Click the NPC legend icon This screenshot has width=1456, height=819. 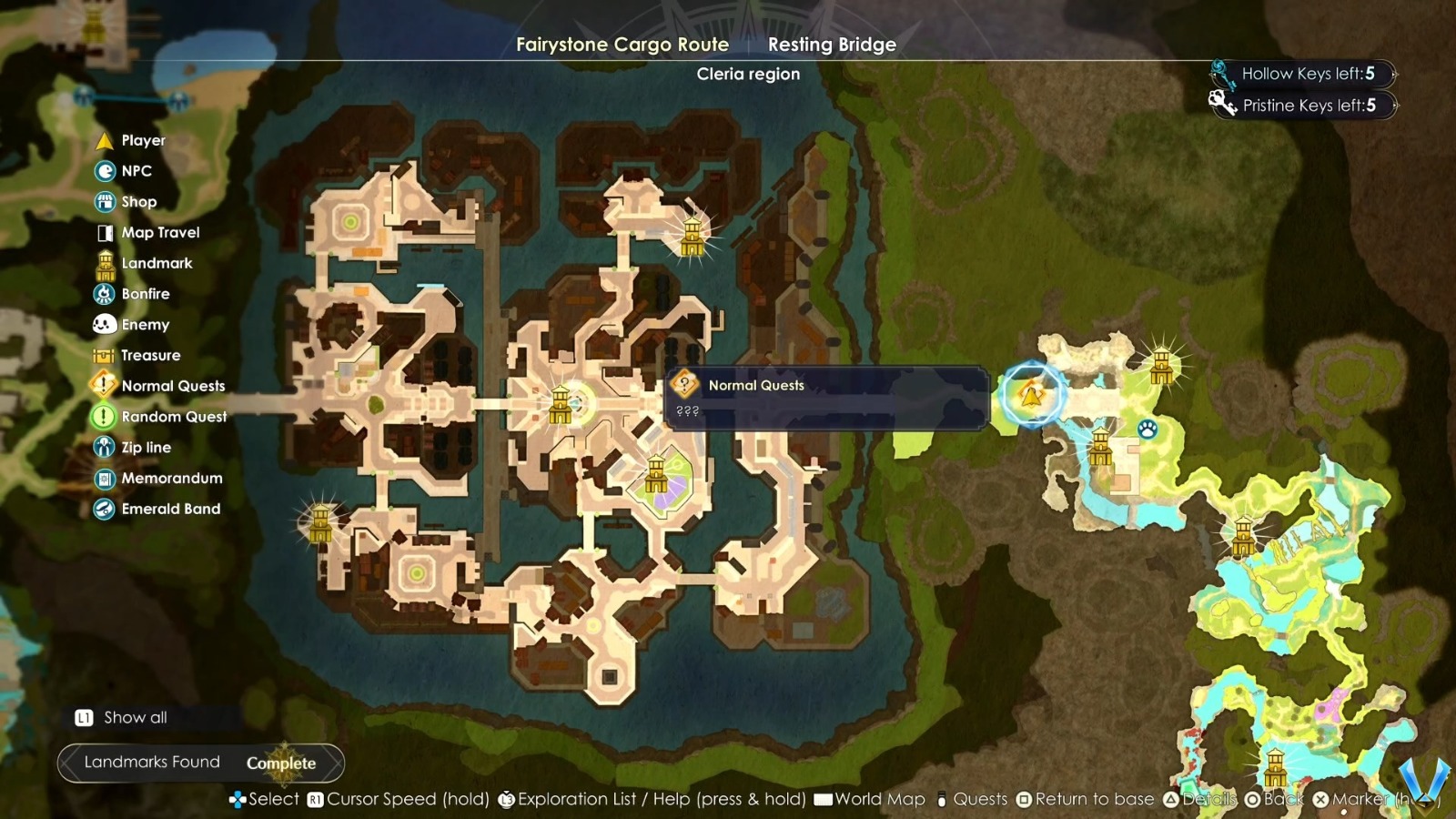(104, 170)
